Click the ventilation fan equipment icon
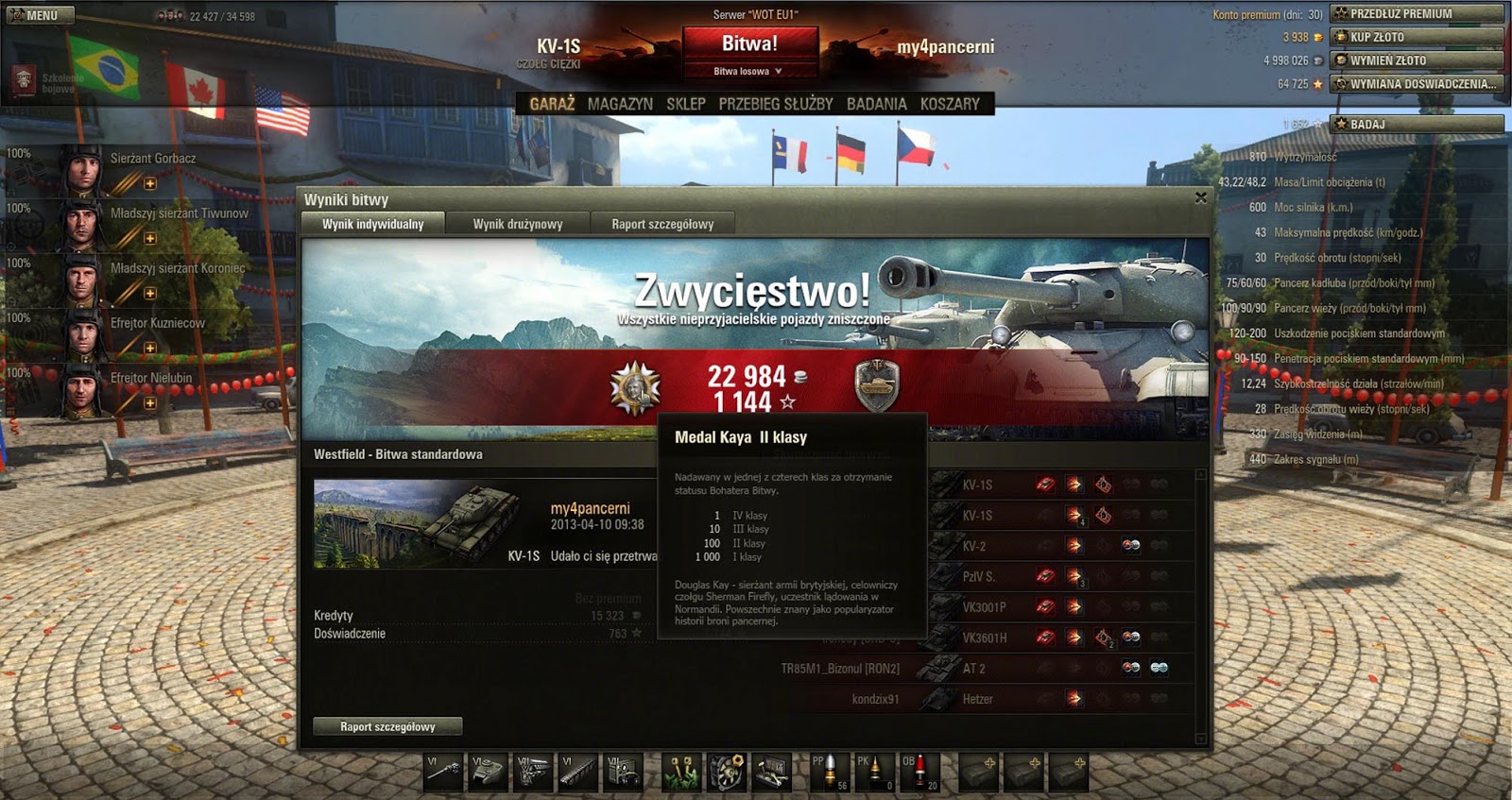Image resolution: width=1512 pixels, height=800 pixels. coord(729,773)
